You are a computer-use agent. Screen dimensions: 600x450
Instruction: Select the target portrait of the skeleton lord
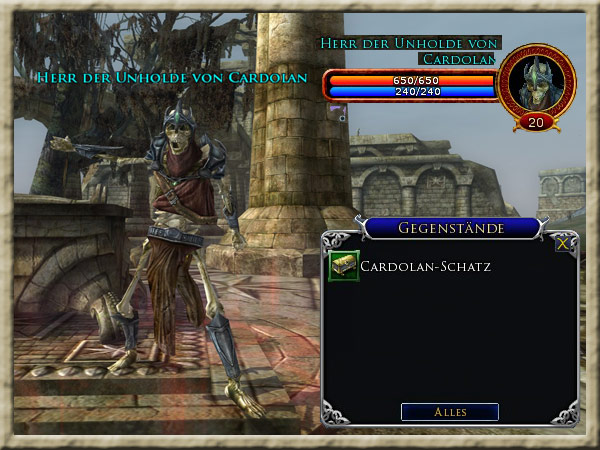click(x=536, y=83)
